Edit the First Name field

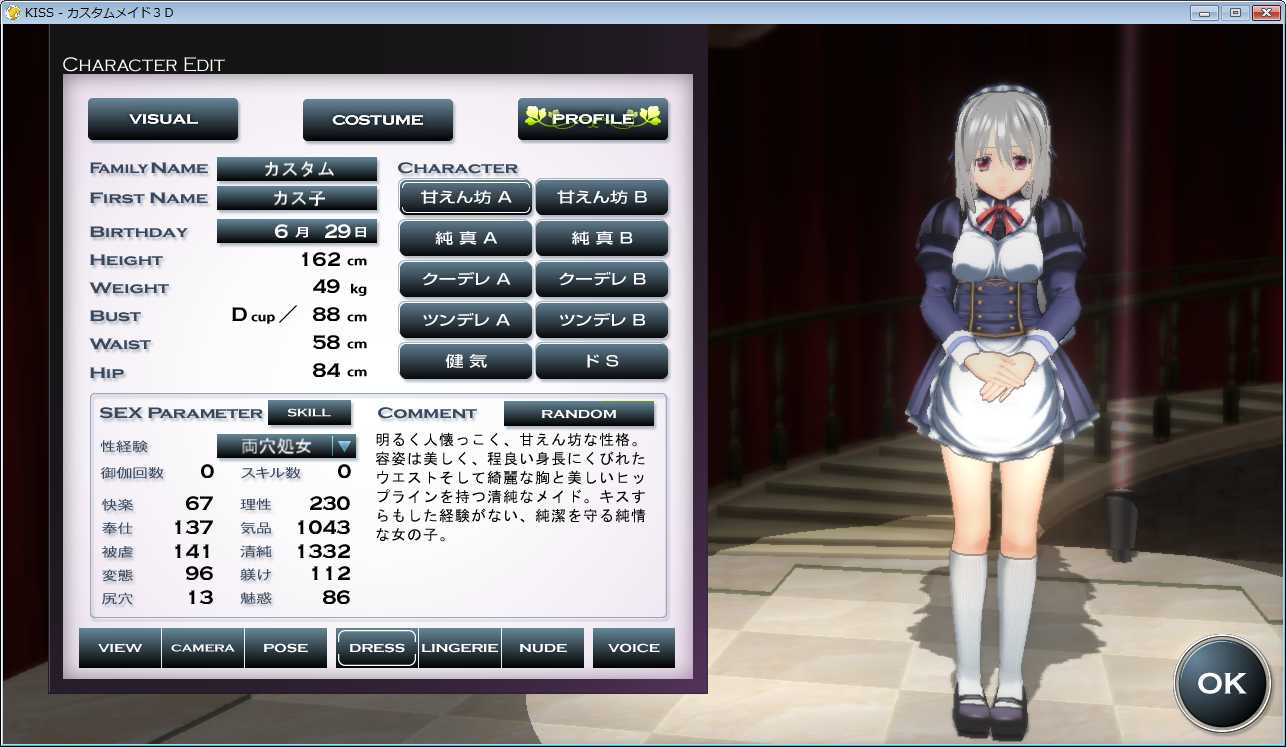(x=297, y=198)
